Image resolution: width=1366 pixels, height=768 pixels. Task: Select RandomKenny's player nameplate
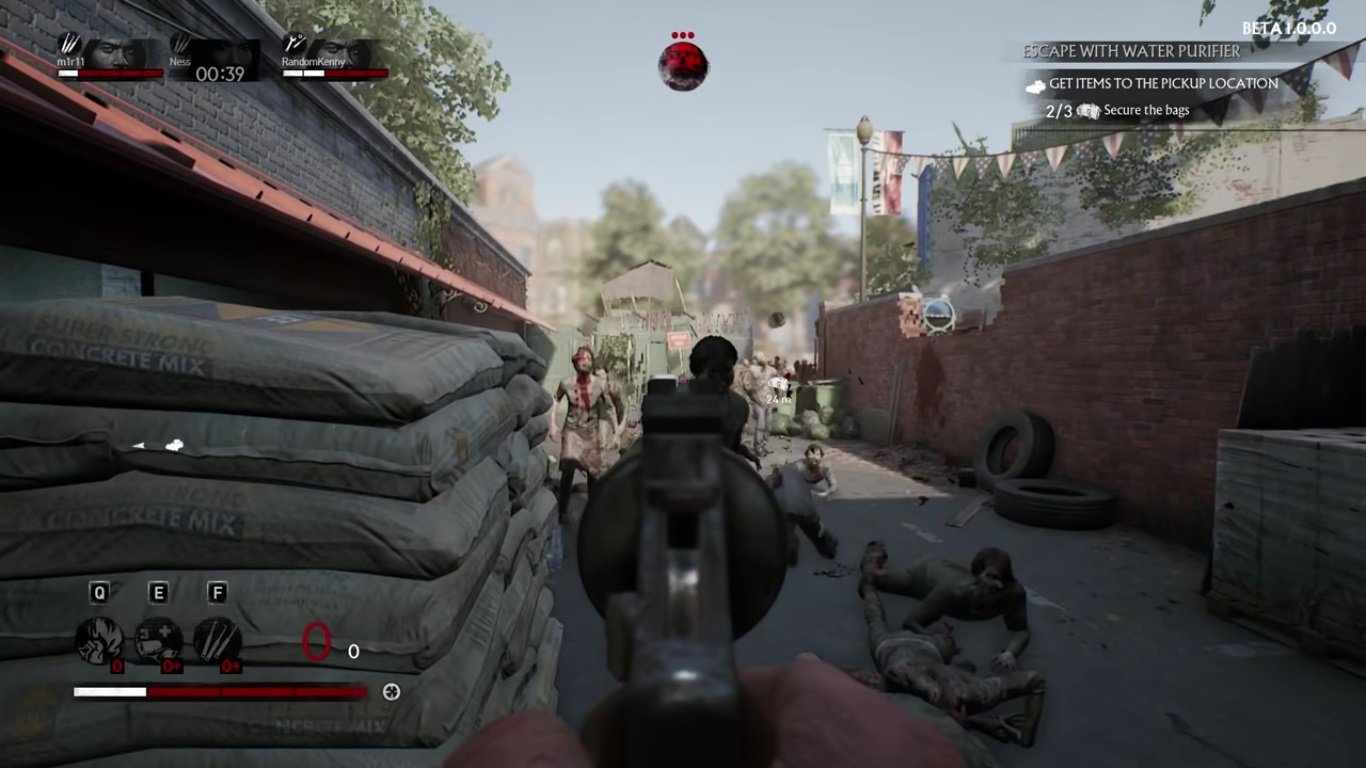(x=313, y=62)
